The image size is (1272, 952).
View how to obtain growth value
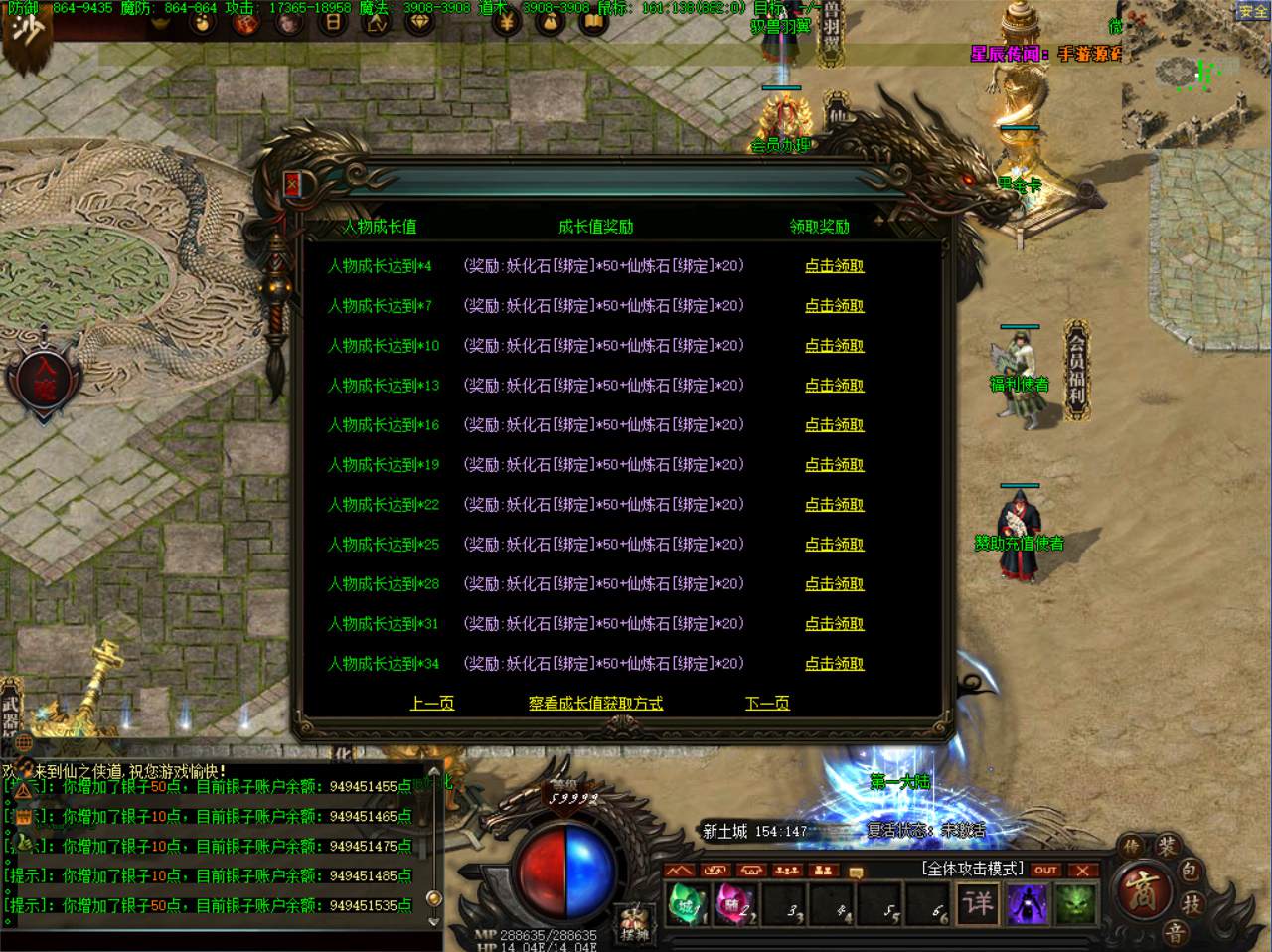coord(595,704)
